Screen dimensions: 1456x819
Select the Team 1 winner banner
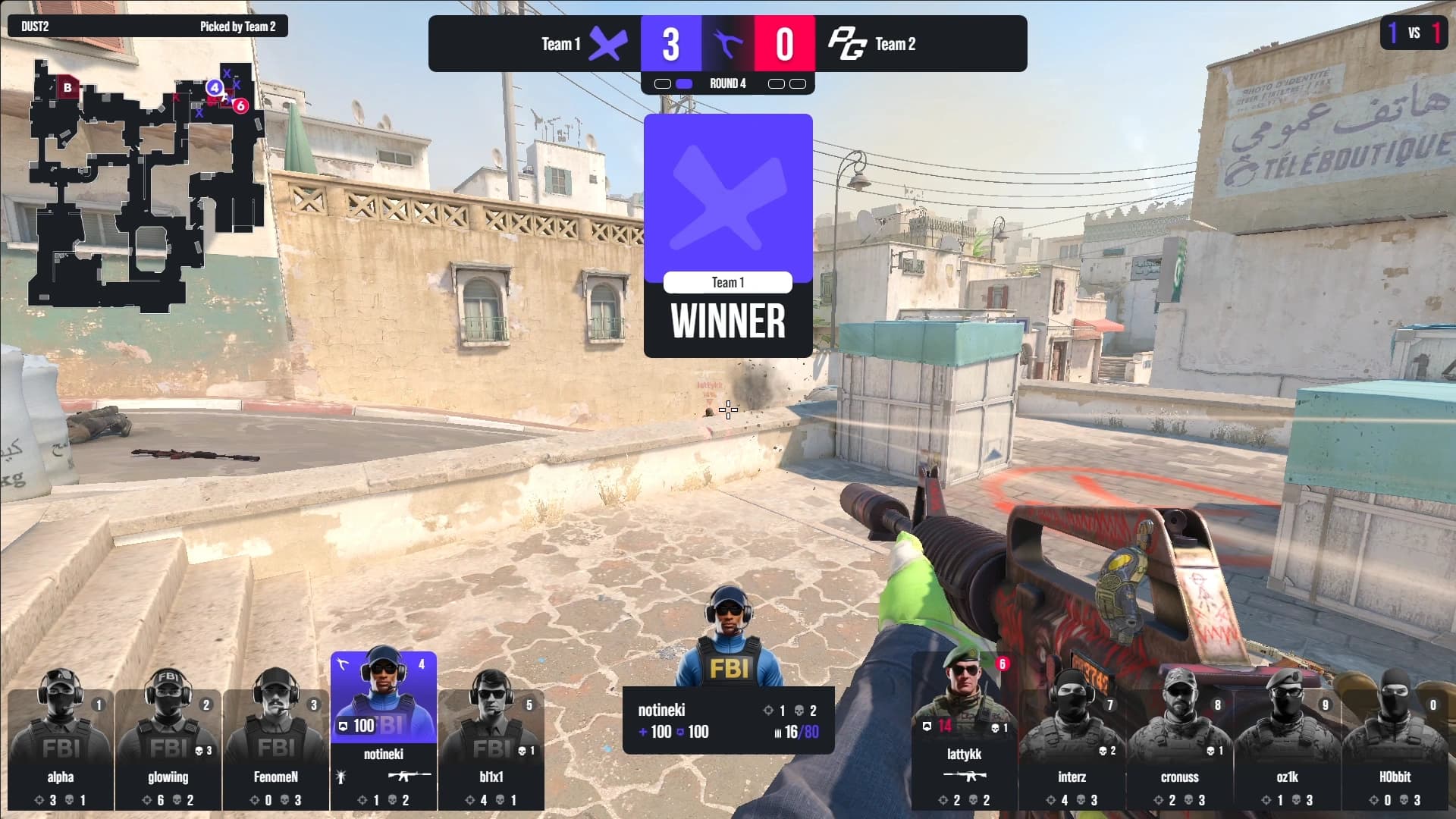[728, 235]
